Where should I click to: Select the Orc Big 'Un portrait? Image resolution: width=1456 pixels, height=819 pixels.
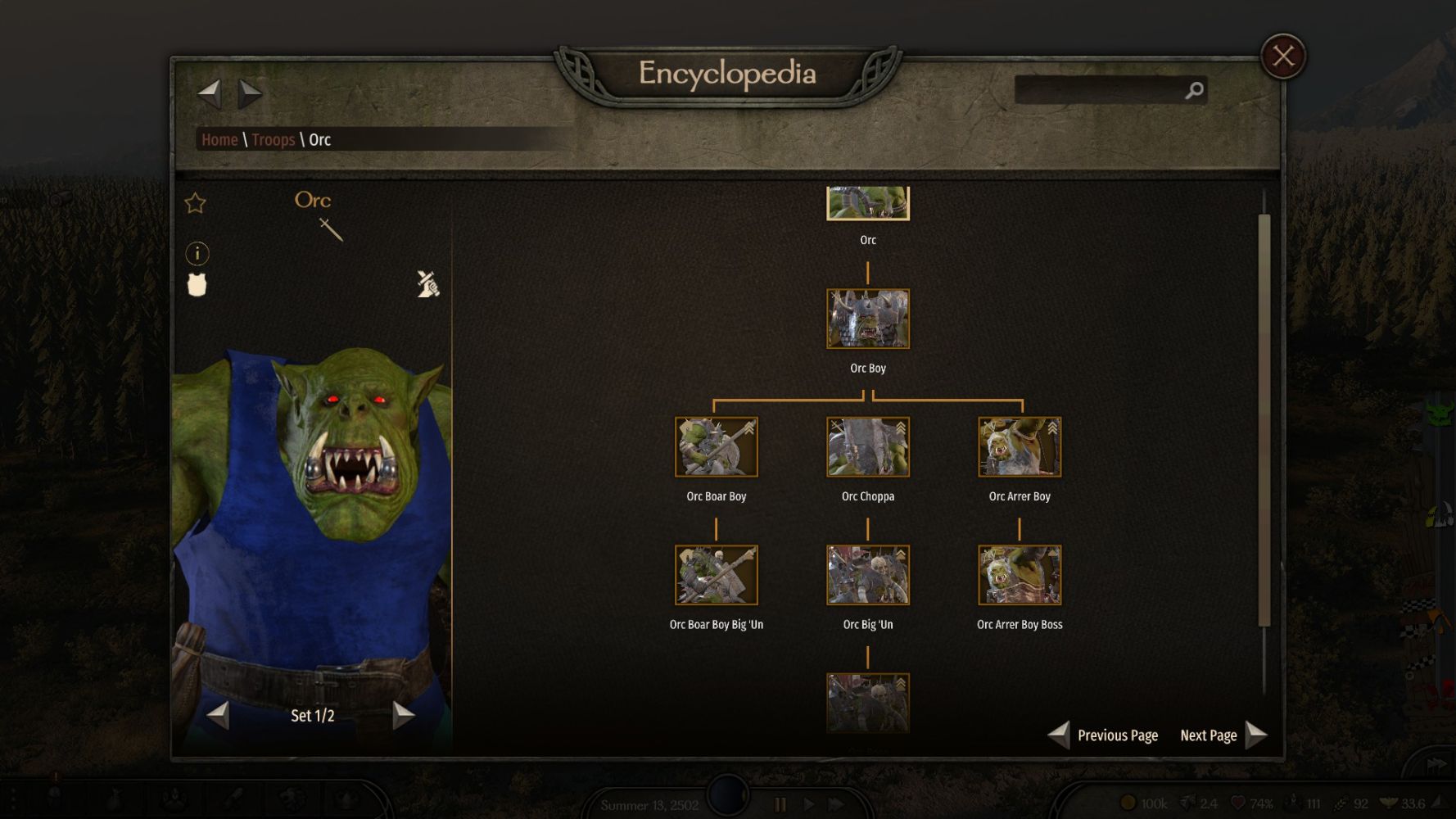(867, 575)
